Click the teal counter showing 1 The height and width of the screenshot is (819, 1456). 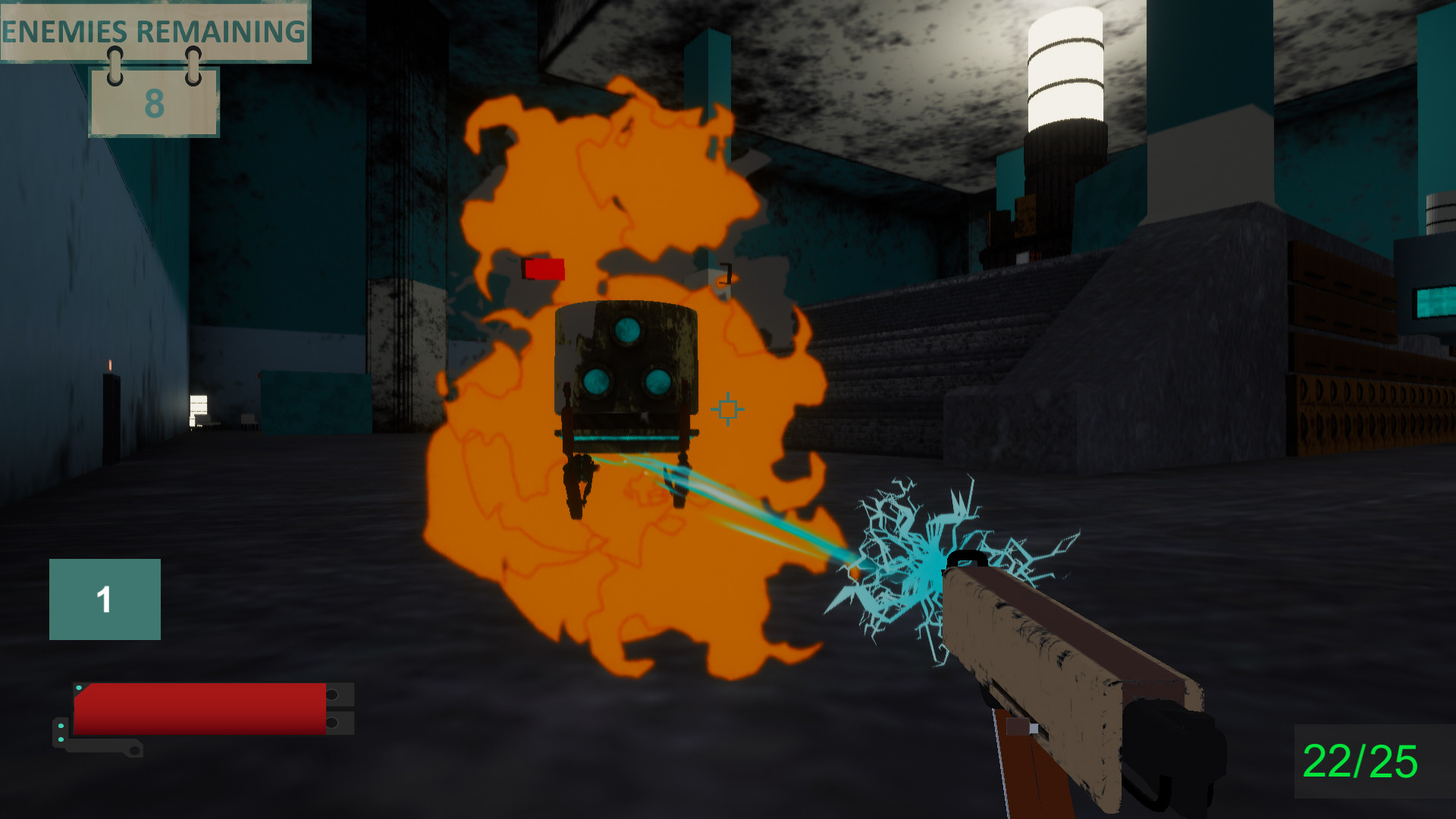tap(105, 600)
